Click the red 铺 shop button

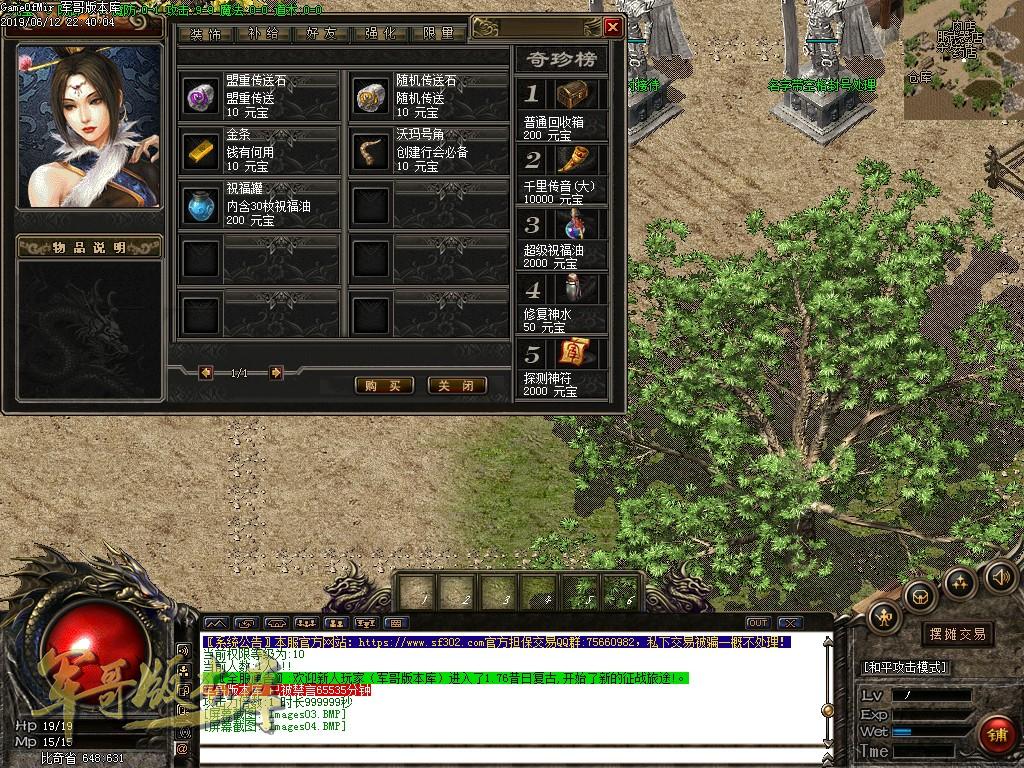[996, 733]
